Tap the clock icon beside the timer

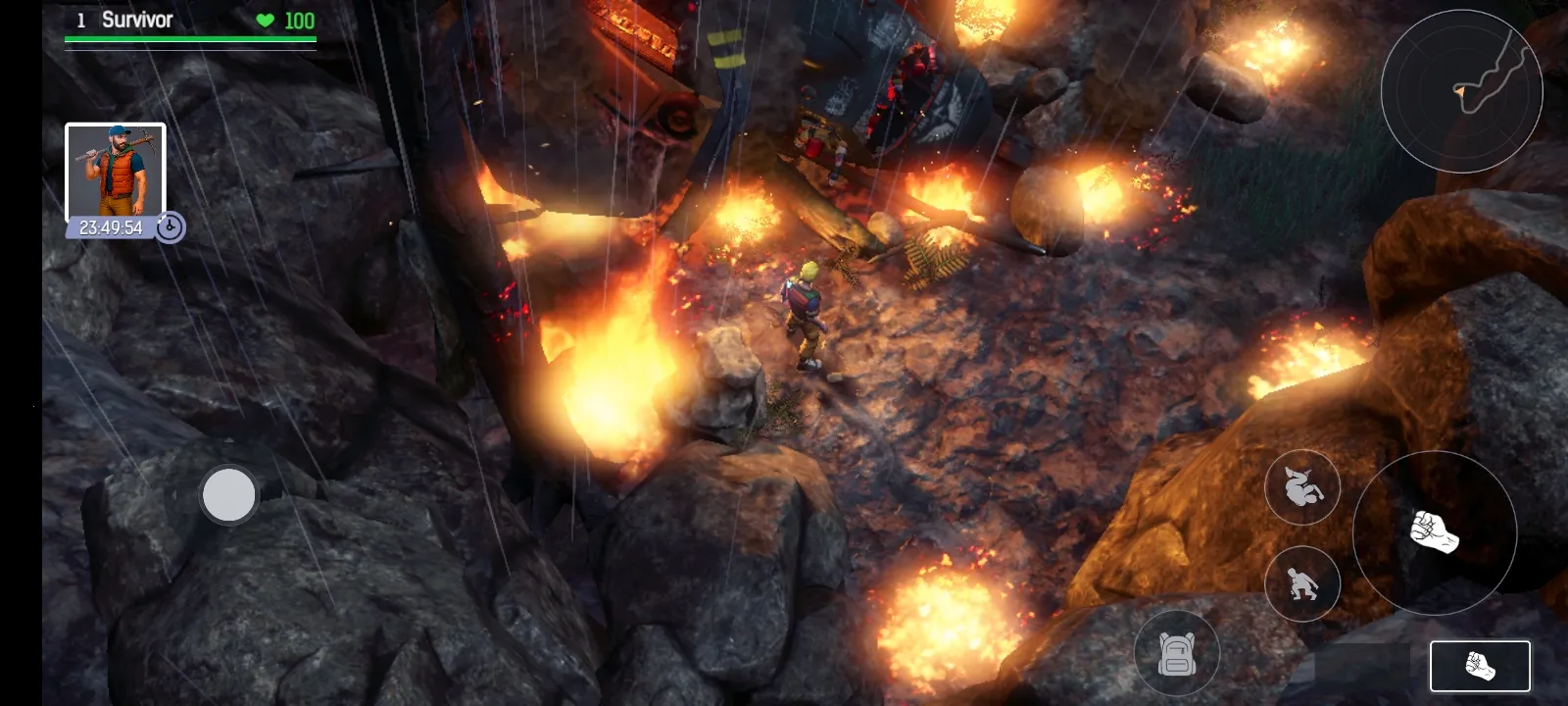point(169,227)
